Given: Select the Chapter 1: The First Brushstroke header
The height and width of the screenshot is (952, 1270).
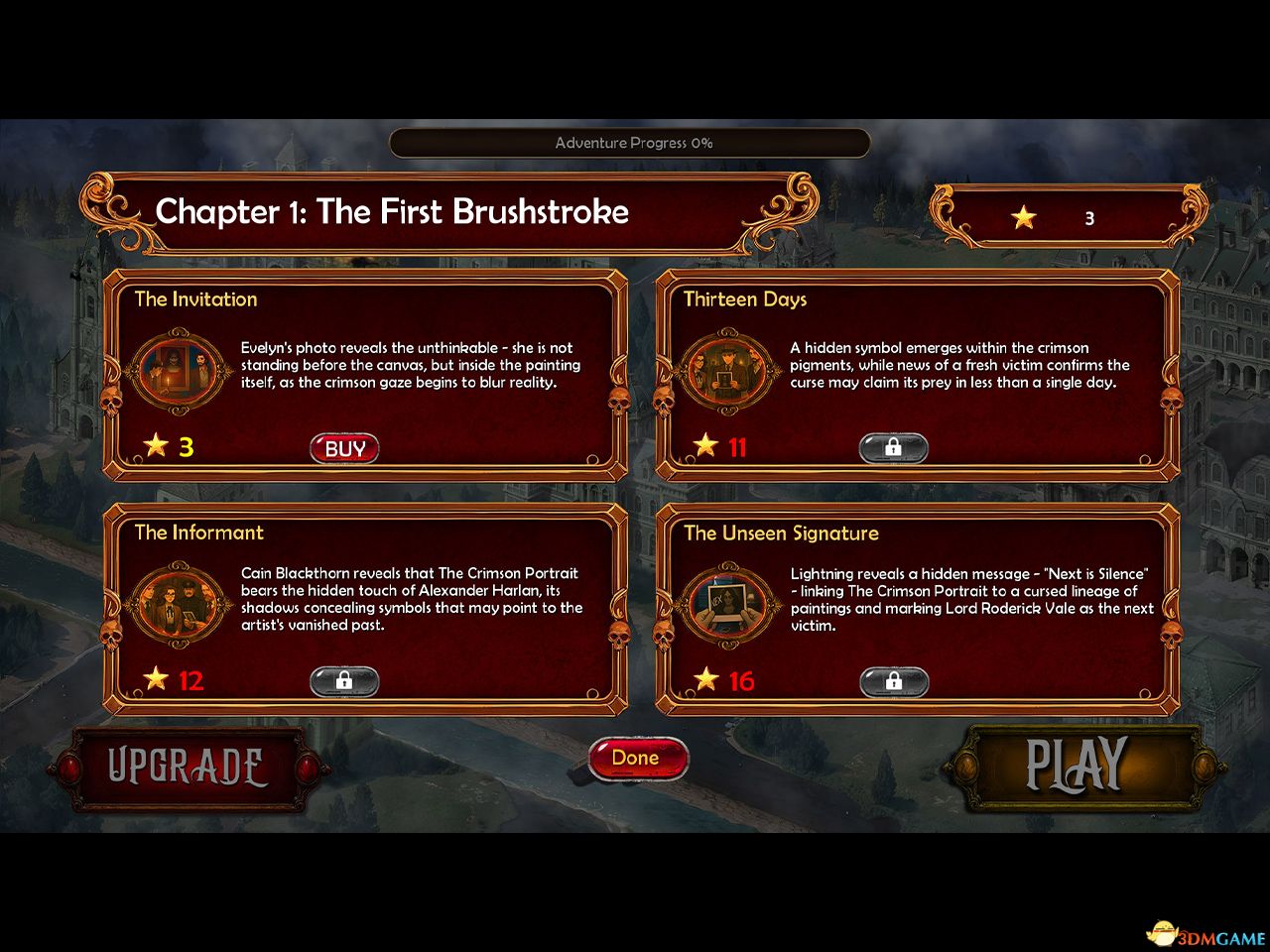Looking at the screenshot, I should tap(392, 212).
